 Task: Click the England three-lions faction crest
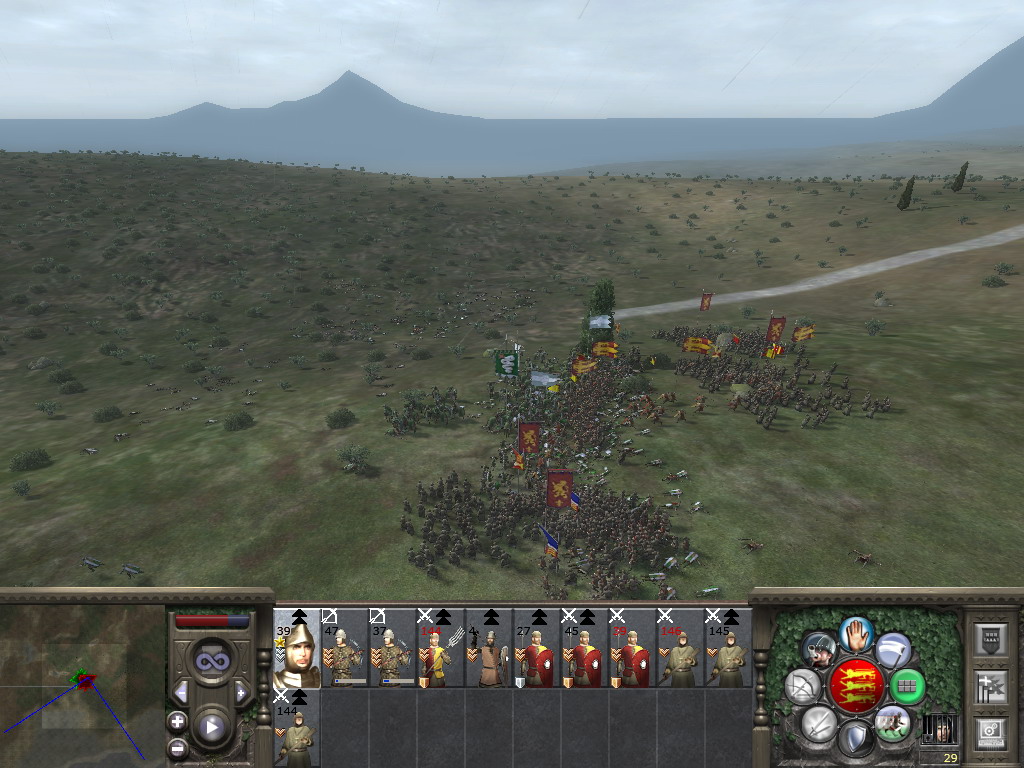[855, 686]
